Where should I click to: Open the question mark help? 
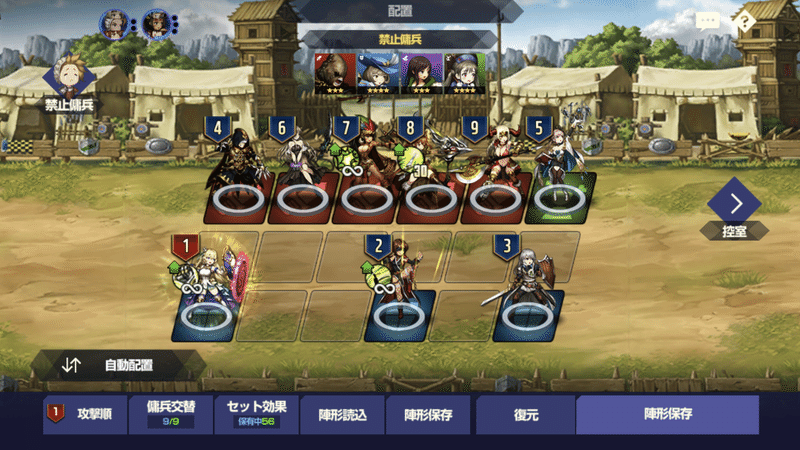[744, 21]
